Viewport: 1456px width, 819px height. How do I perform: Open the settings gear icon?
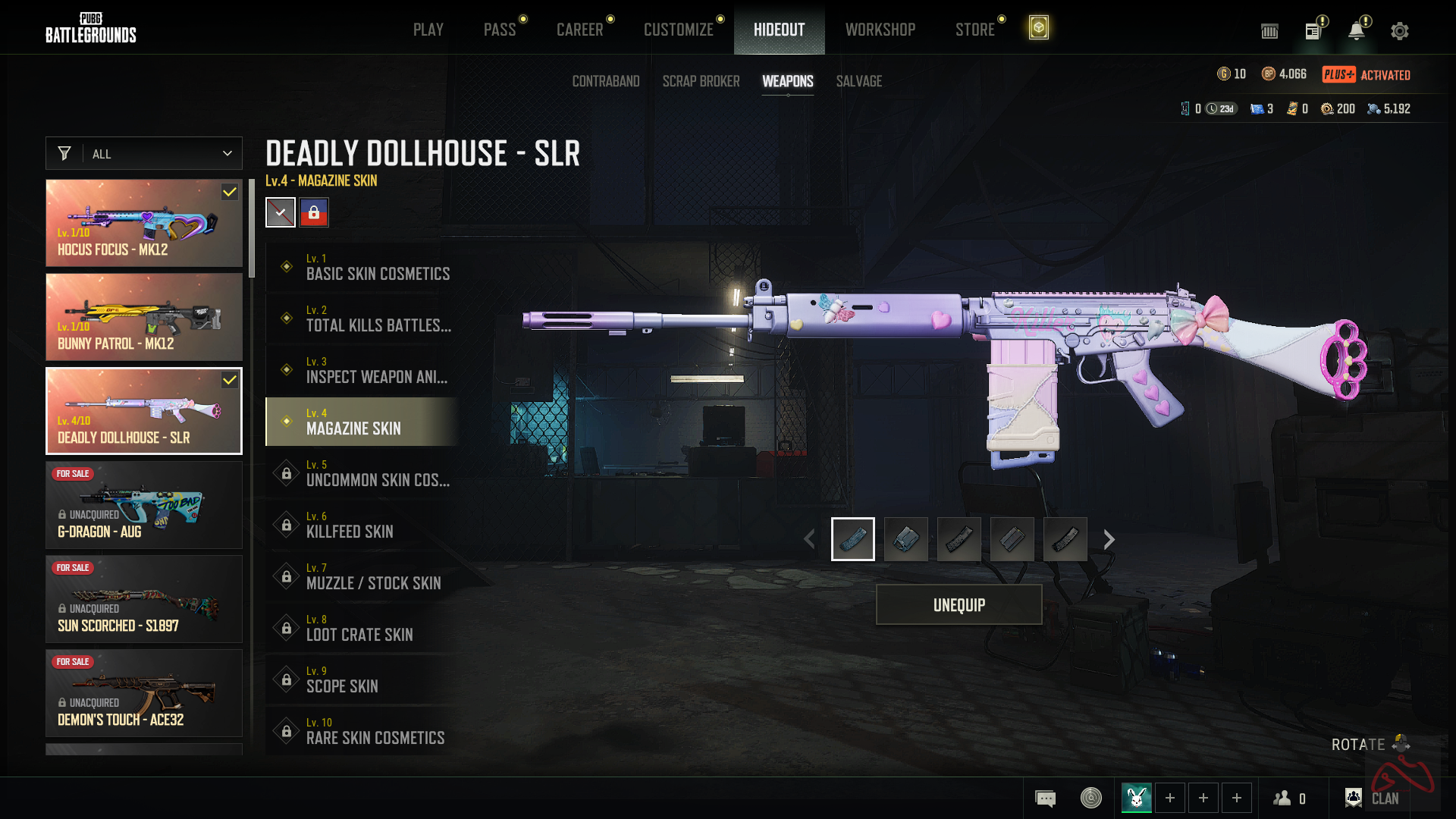point(1399,31)
